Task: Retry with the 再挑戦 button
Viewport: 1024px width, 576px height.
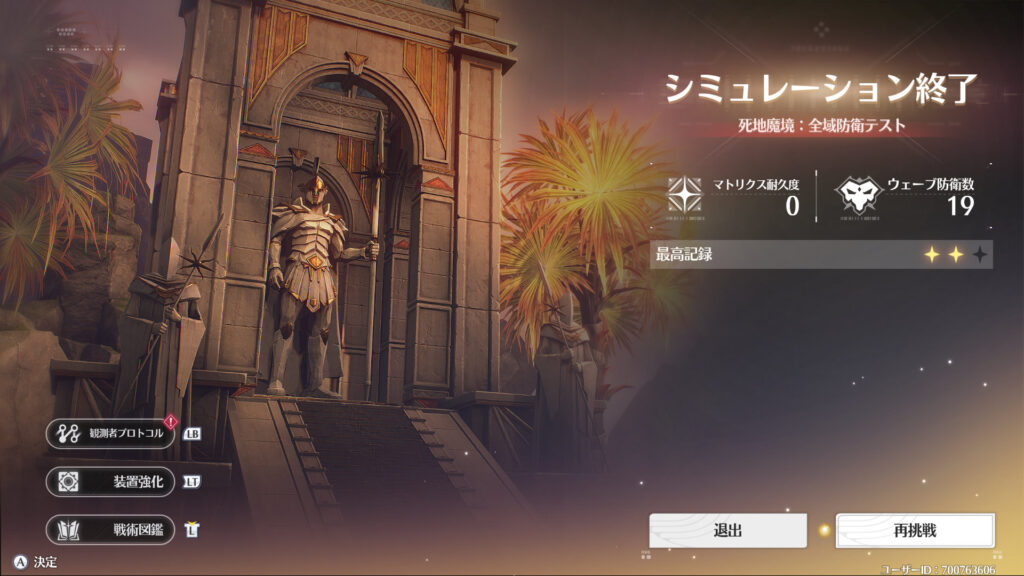Action: 915,530
